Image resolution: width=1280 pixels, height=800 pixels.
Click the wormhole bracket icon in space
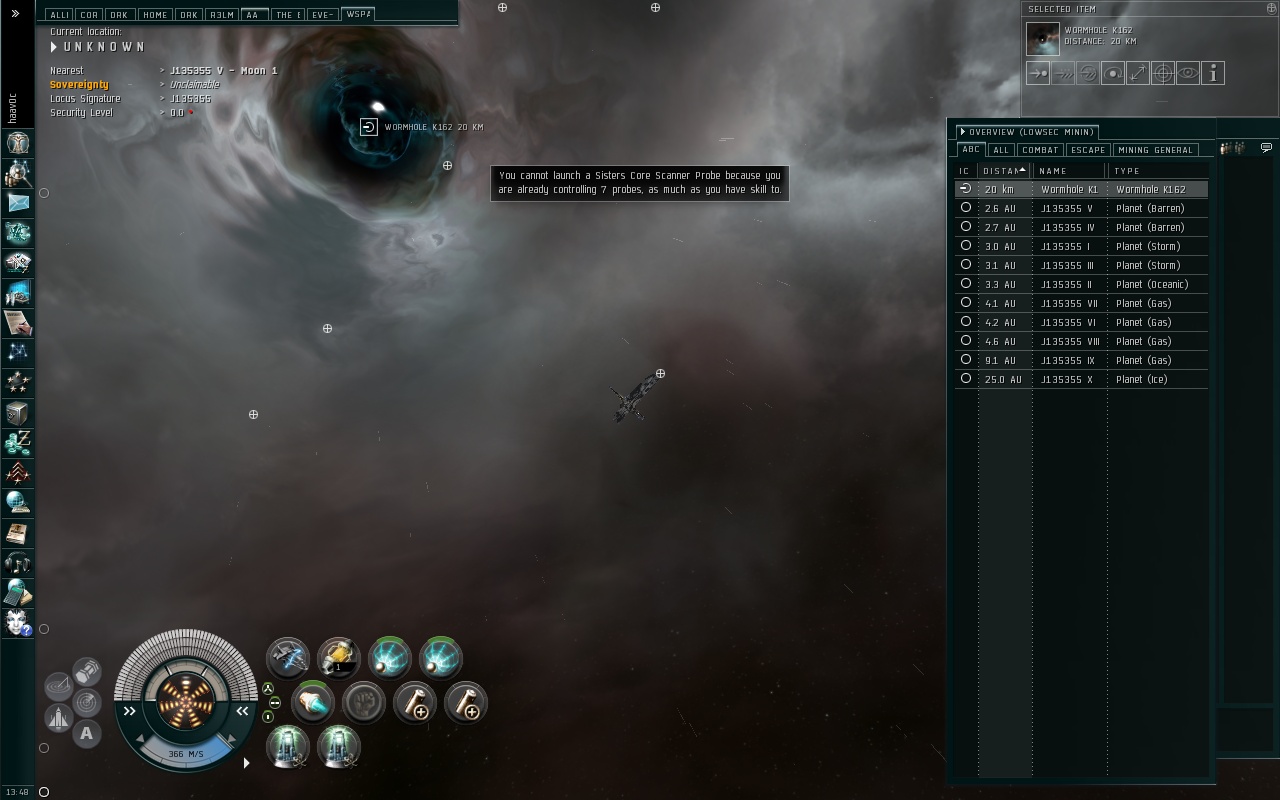pos(368,127)
